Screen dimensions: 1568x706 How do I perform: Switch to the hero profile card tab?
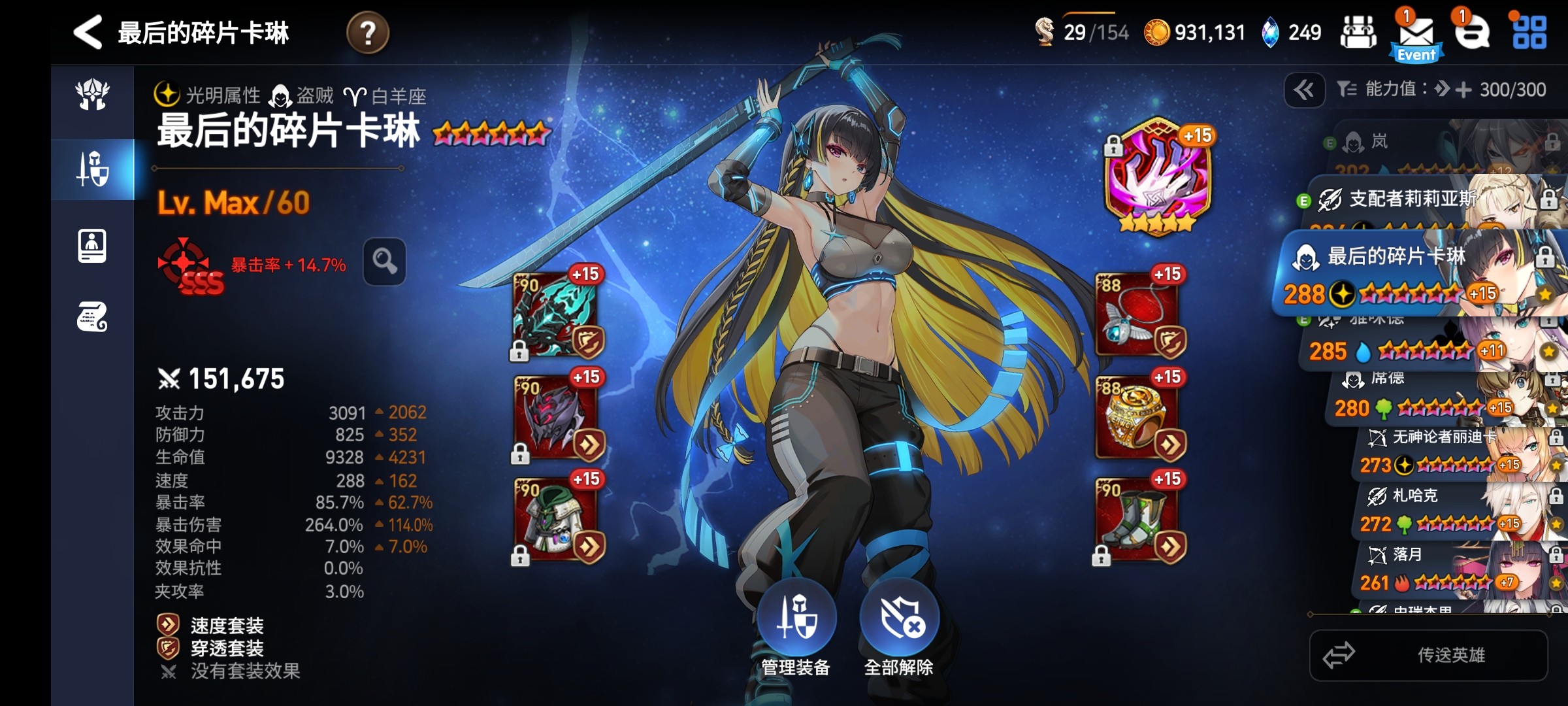(92, 246)
